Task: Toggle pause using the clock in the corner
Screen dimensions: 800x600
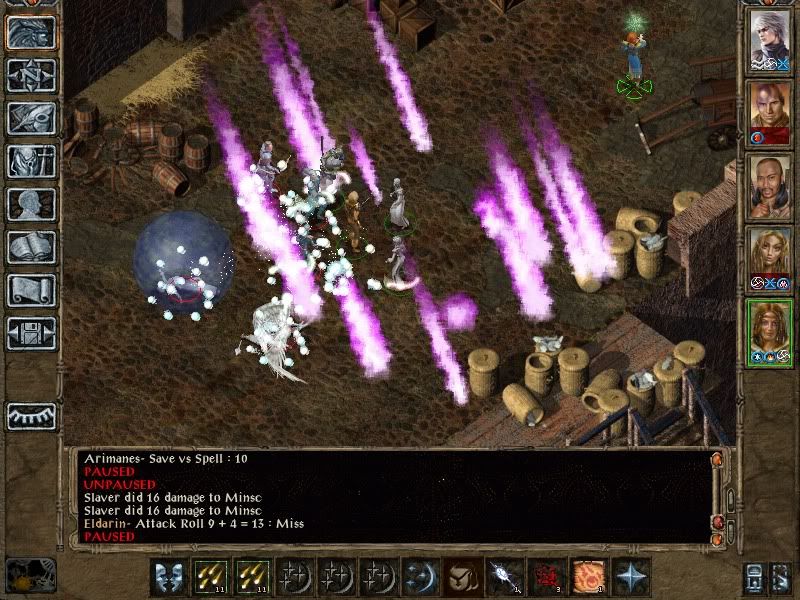Action: coord(29,574)
